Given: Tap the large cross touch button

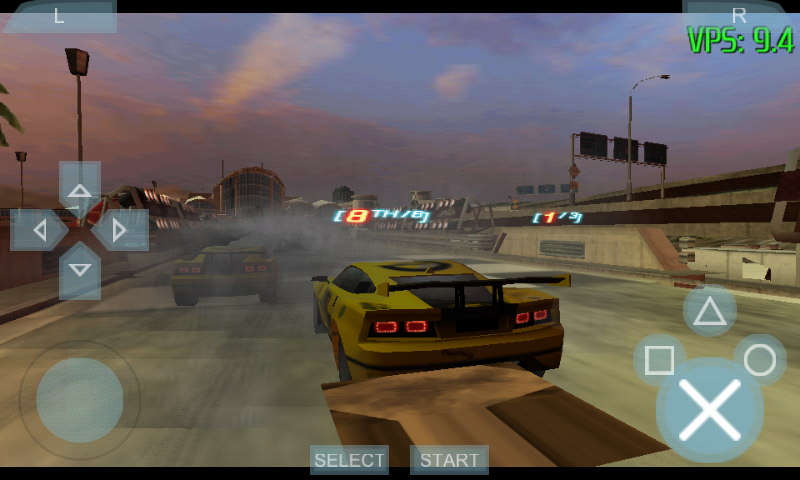Looking at the screenshot, I should point(709,411).
